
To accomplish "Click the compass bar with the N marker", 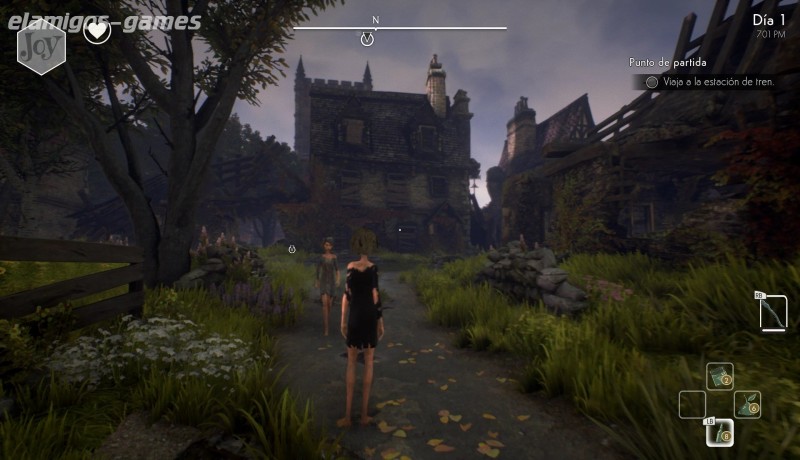I will pos(399,28).
